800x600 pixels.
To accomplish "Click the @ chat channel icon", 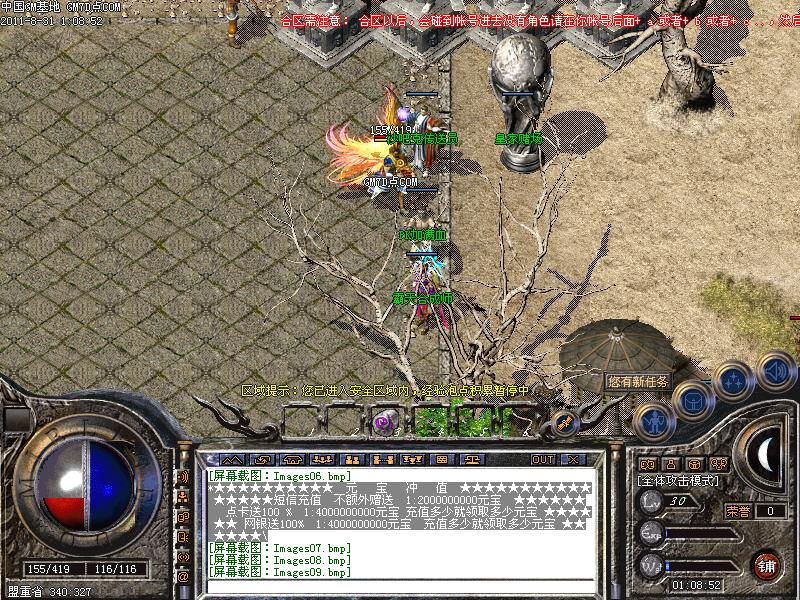I will tap(183, 576).
